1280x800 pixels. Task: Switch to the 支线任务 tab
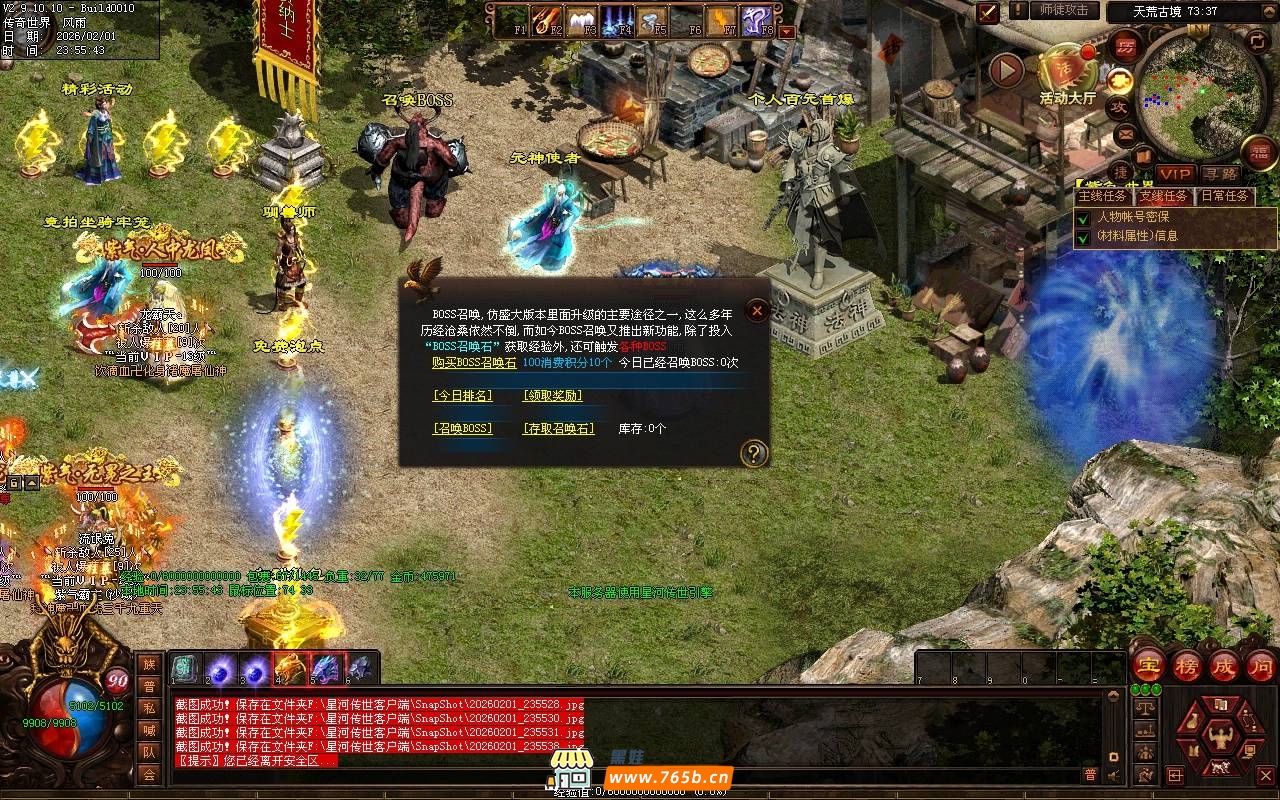[x=1164, y=196]
